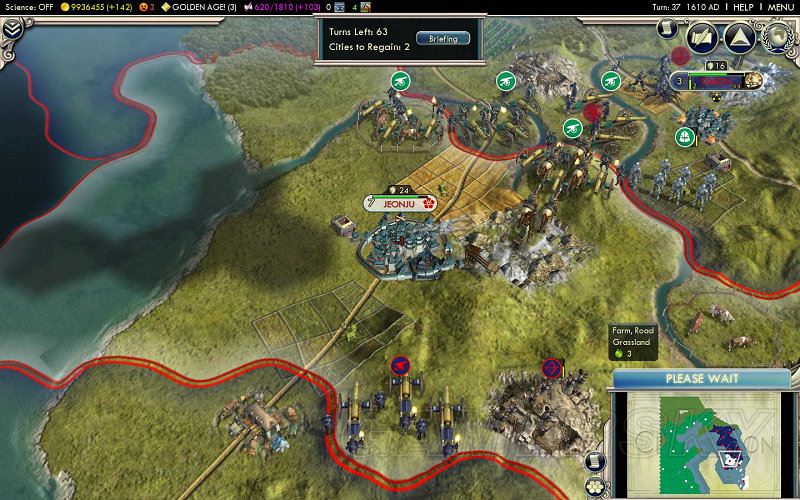800x500 pixels.
Task: Click the happiness face indicator
Action: coord(146,7)
